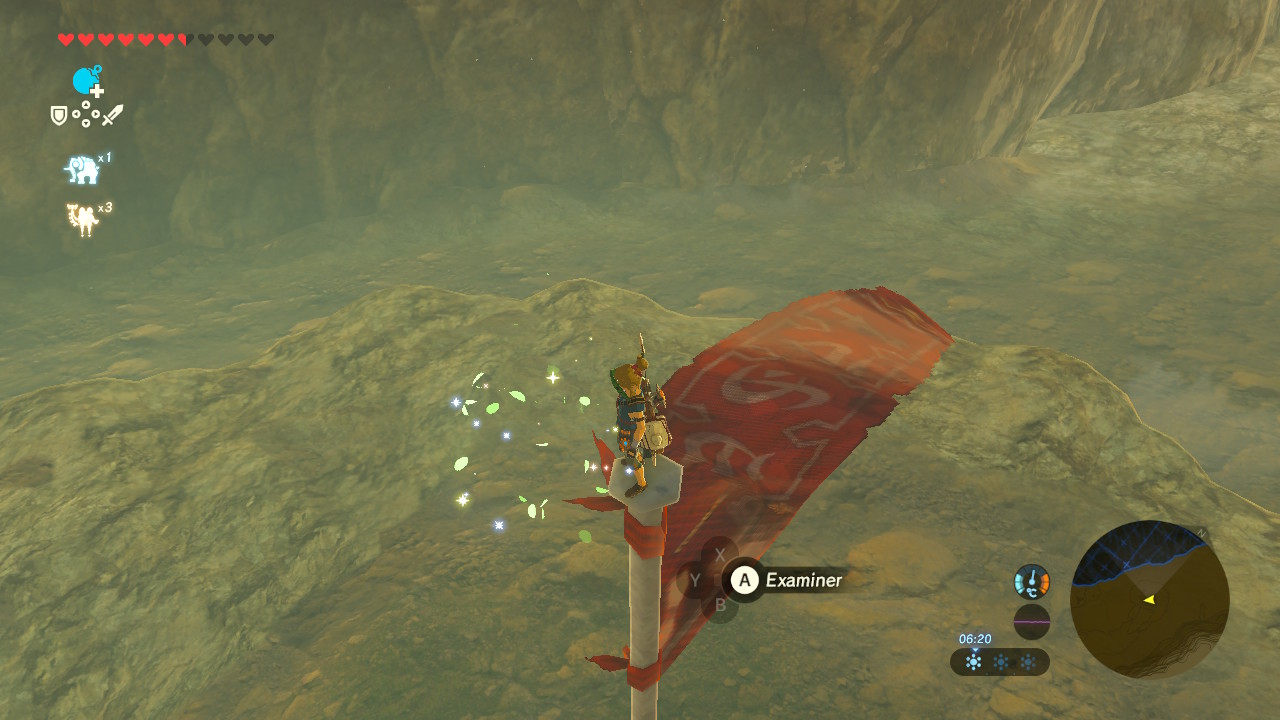Screen dimensions: 1280x720
Task: Activate the Urbosa's Fury camel icon
Action: click(82, 219)
